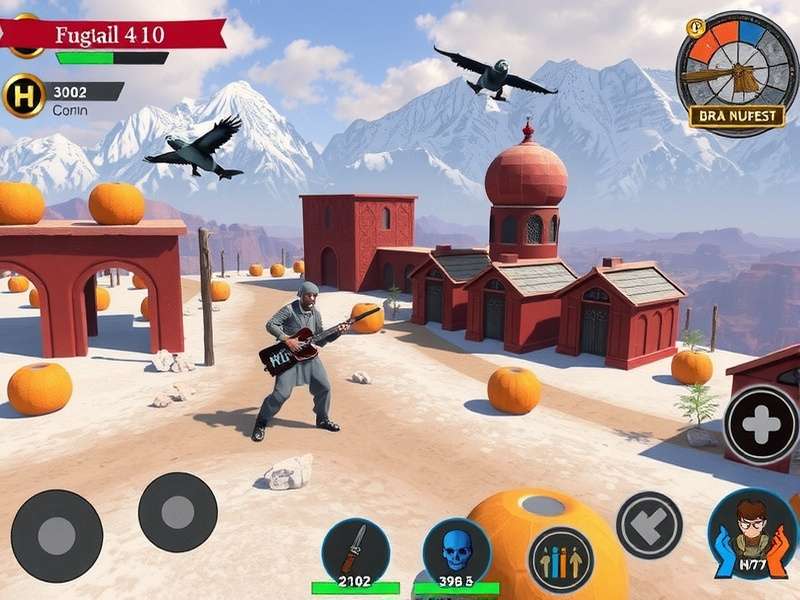This screenshot has height=600, width=800.
Task: Tap the left virtual joystick pad
Action: tap(57, 535)
